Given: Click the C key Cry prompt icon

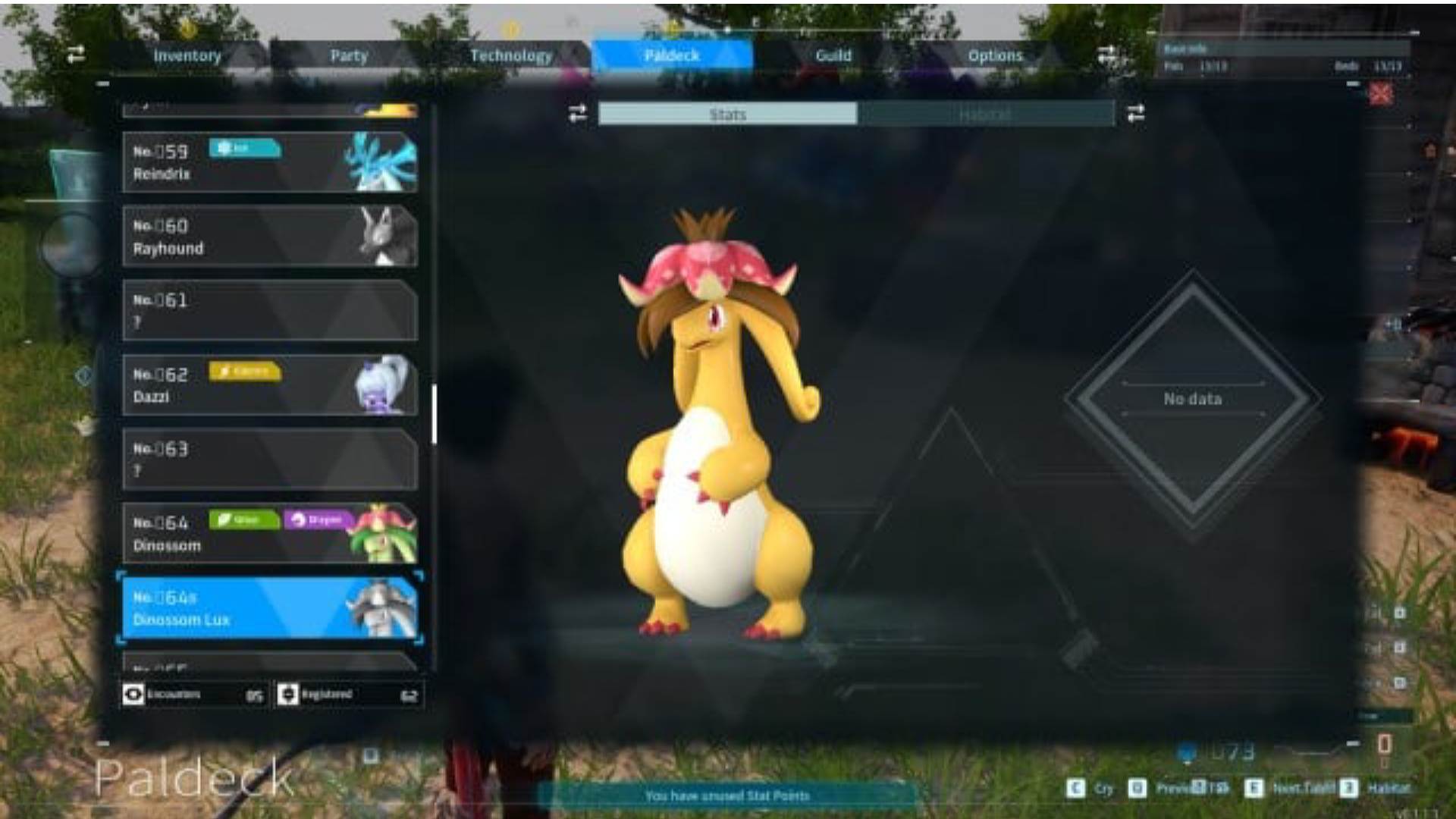Looking at the screenshot, I should (x=1075, y=788).
